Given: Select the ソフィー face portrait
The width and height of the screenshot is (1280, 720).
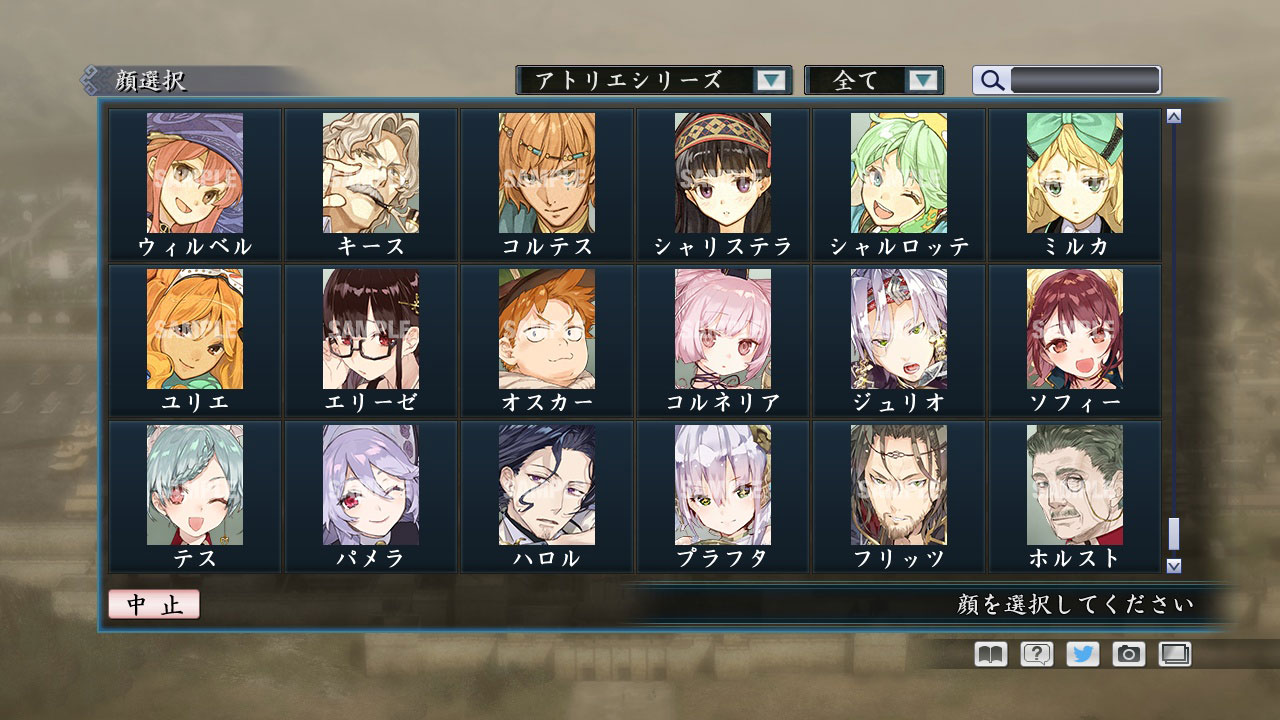Looking at the screenshot, I should (1072, 330).
